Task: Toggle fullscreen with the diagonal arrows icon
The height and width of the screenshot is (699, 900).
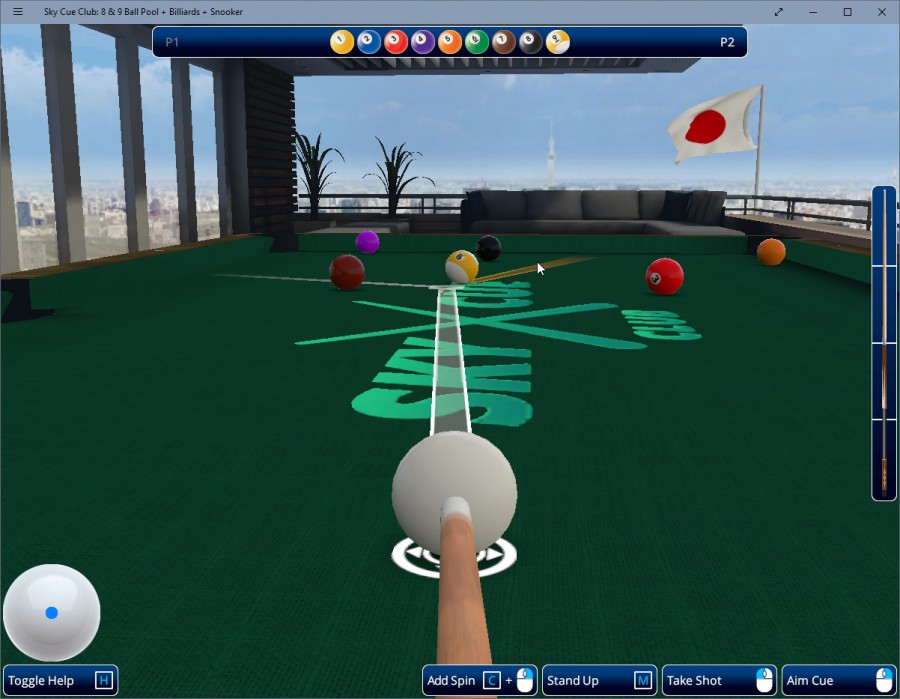Action: pyautogui.click(x=779, y=12)
